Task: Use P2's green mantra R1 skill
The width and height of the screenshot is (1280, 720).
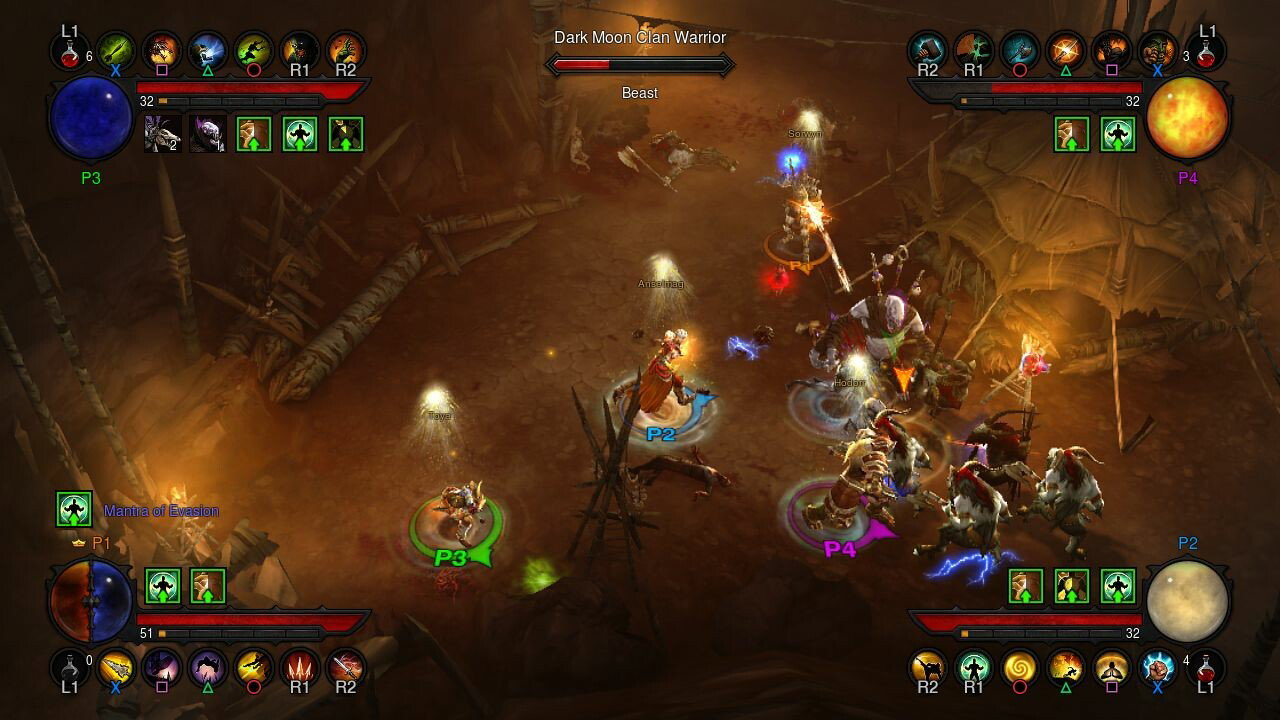Action: (x=974, y=668)
